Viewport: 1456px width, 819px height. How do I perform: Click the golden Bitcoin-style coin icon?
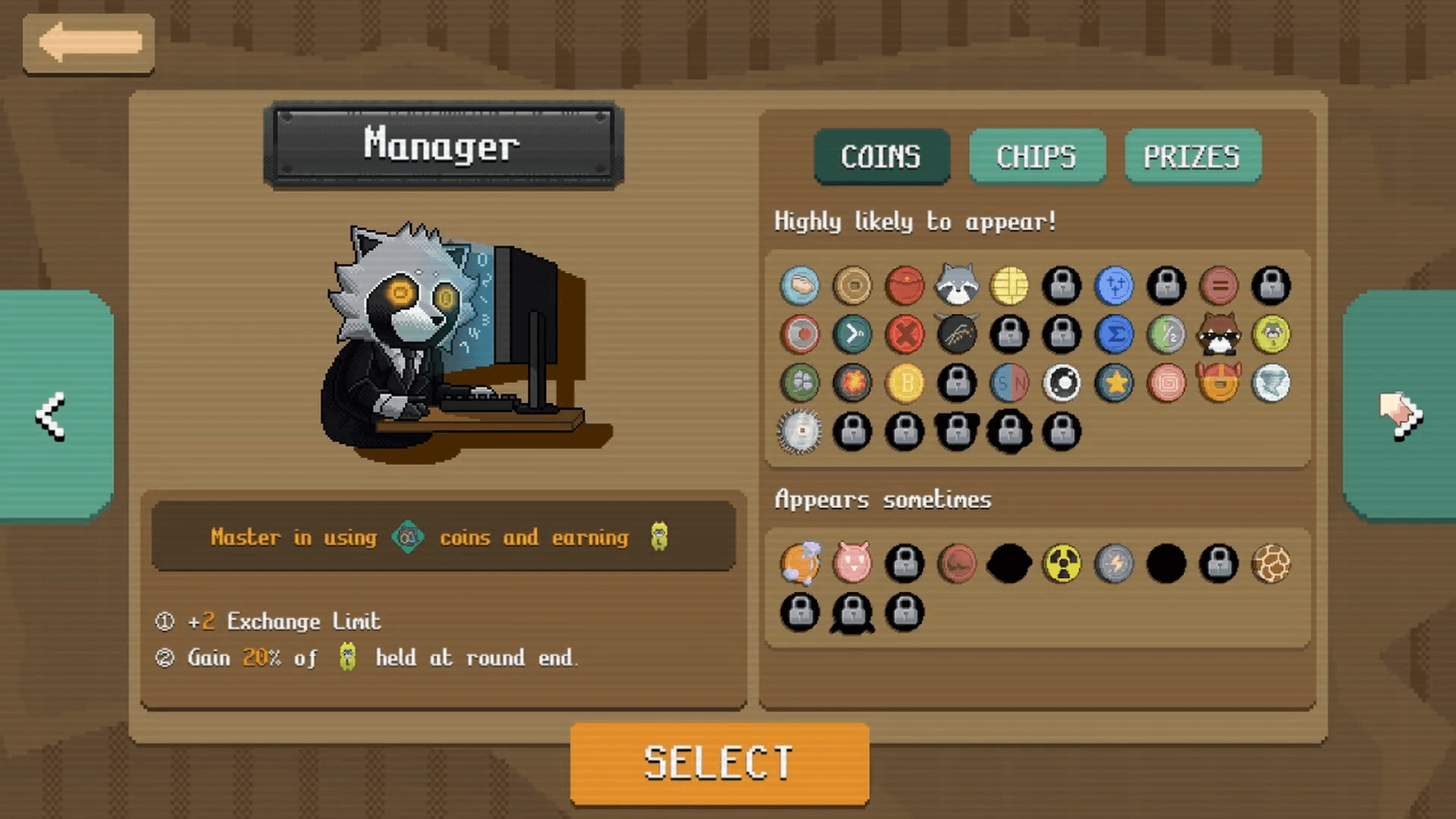tap(905, 383)
